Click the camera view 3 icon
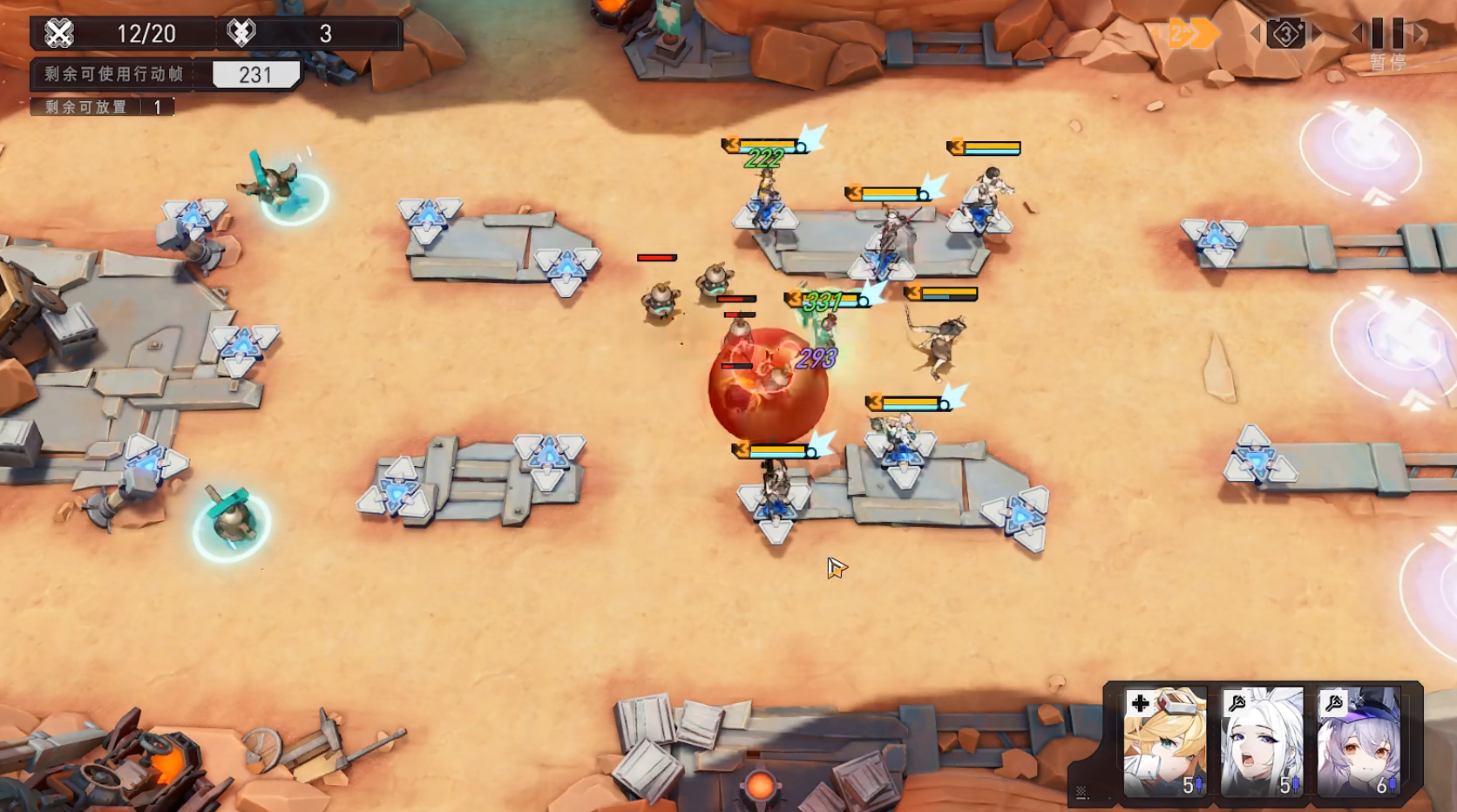Image resolution: width=1457 pixels, height=812 pixels. tap(1286, 35)
